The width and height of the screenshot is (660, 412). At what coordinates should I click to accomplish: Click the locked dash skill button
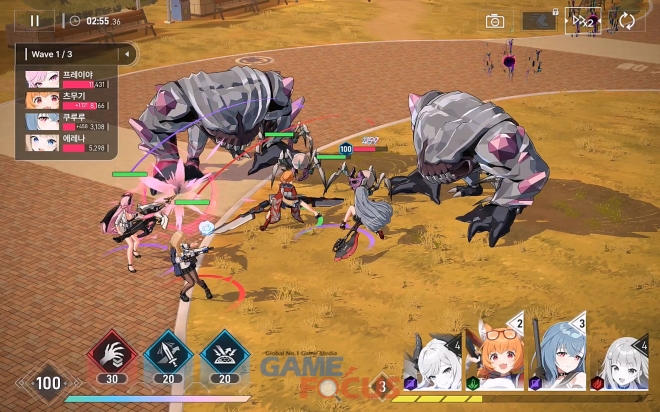[540, 21]
